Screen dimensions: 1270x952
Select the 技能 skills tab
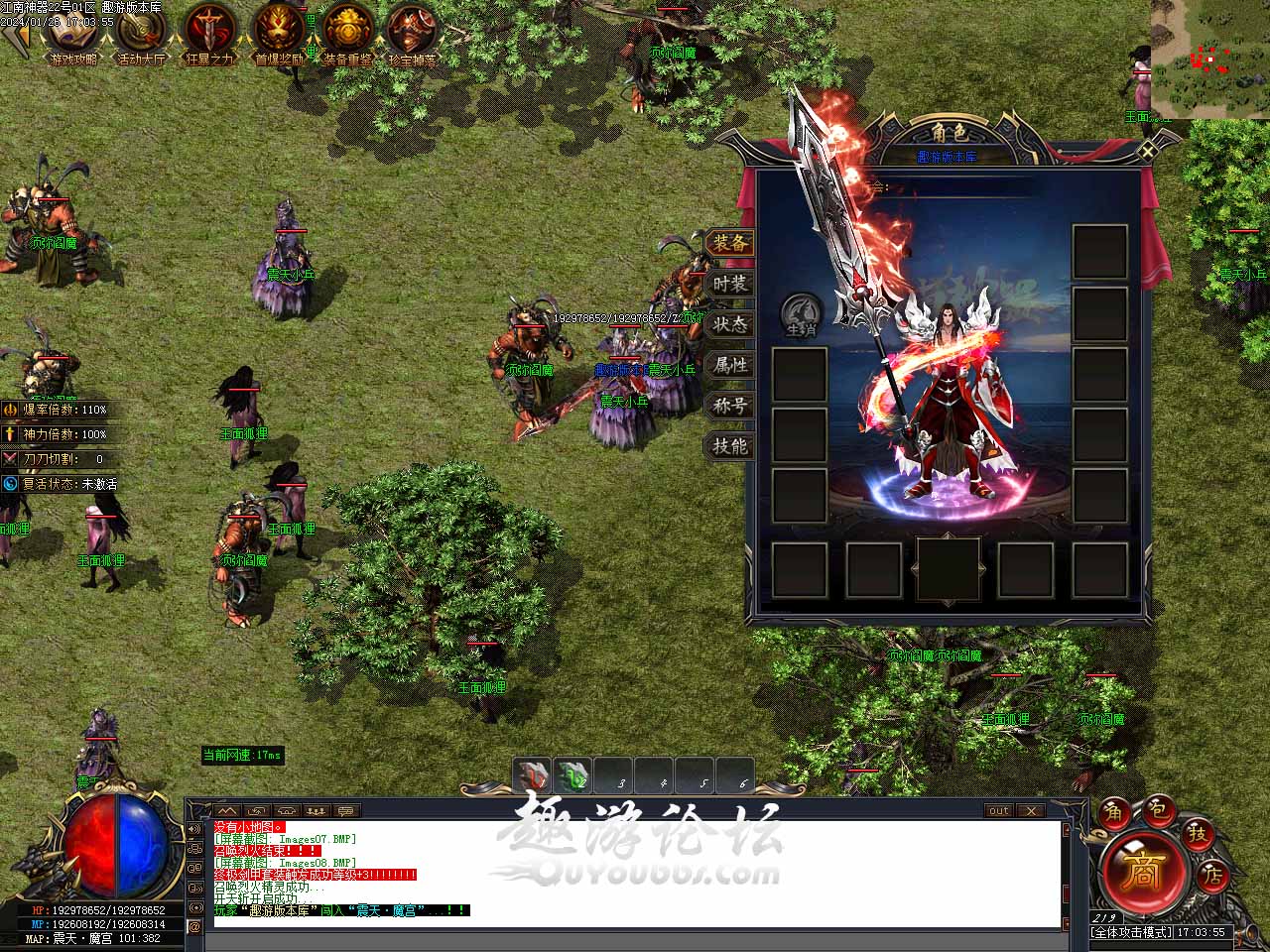pos(729,446)
